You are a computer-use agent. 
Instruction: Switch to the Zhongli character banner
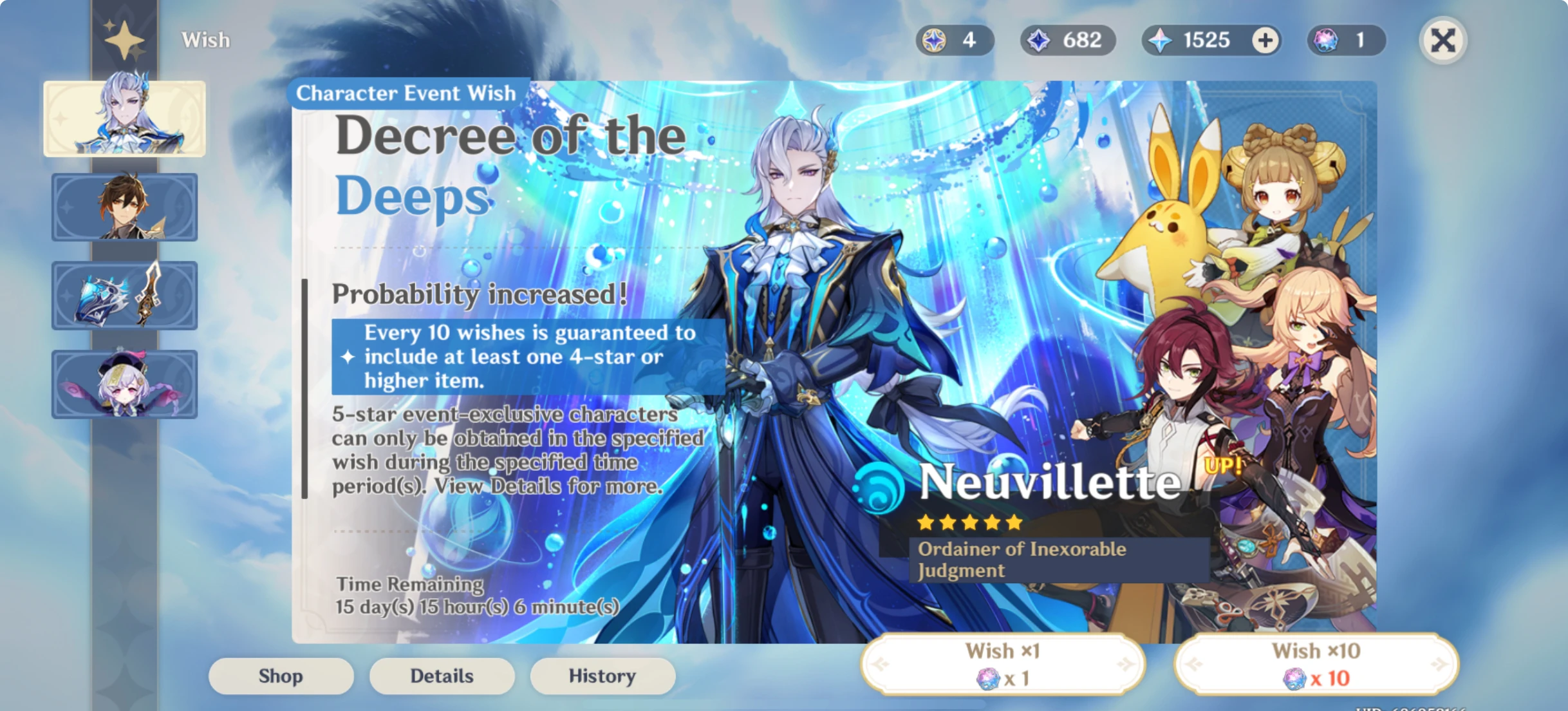[x=124, y=207]
